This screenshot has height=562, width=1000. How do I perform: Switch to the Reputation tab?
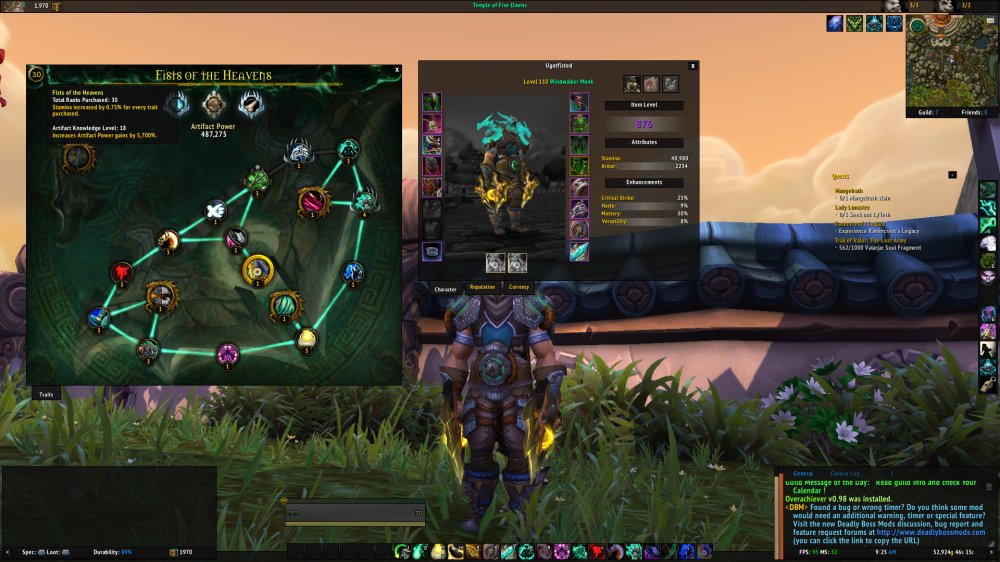coord(482,288)
